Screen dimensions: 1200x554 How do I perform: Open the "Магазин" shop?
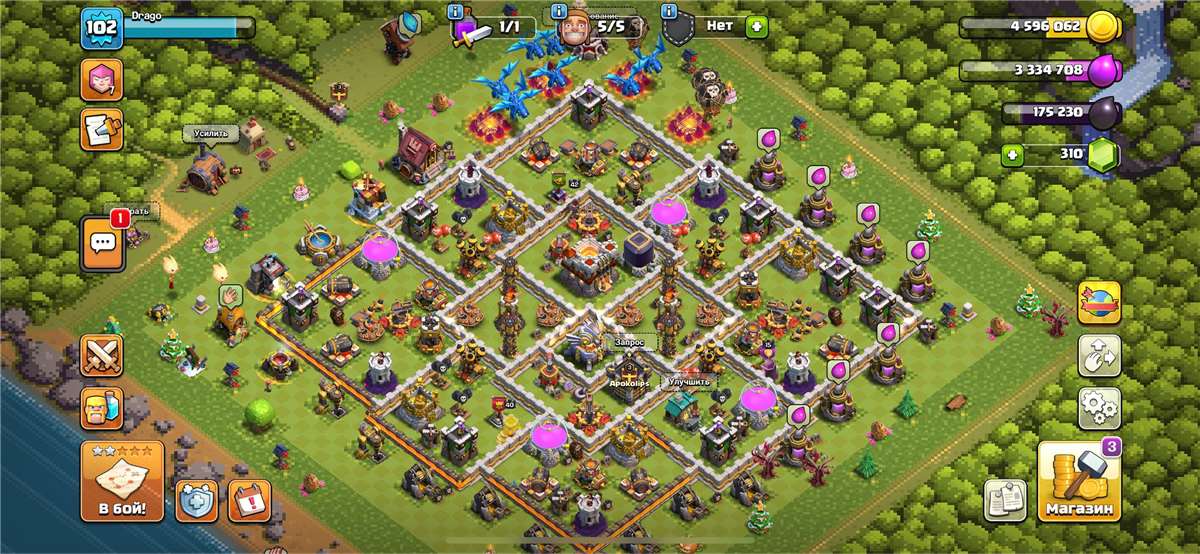(1079, 482)
